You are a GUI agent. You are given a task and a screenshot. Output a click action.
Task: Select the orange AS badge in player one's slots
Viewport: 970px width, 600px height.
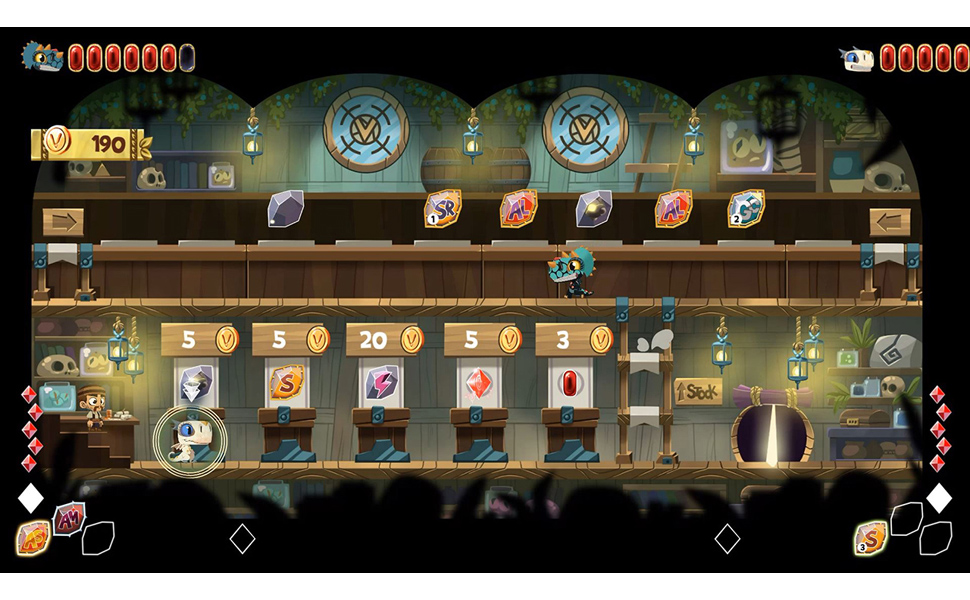[x=33, y=538]
